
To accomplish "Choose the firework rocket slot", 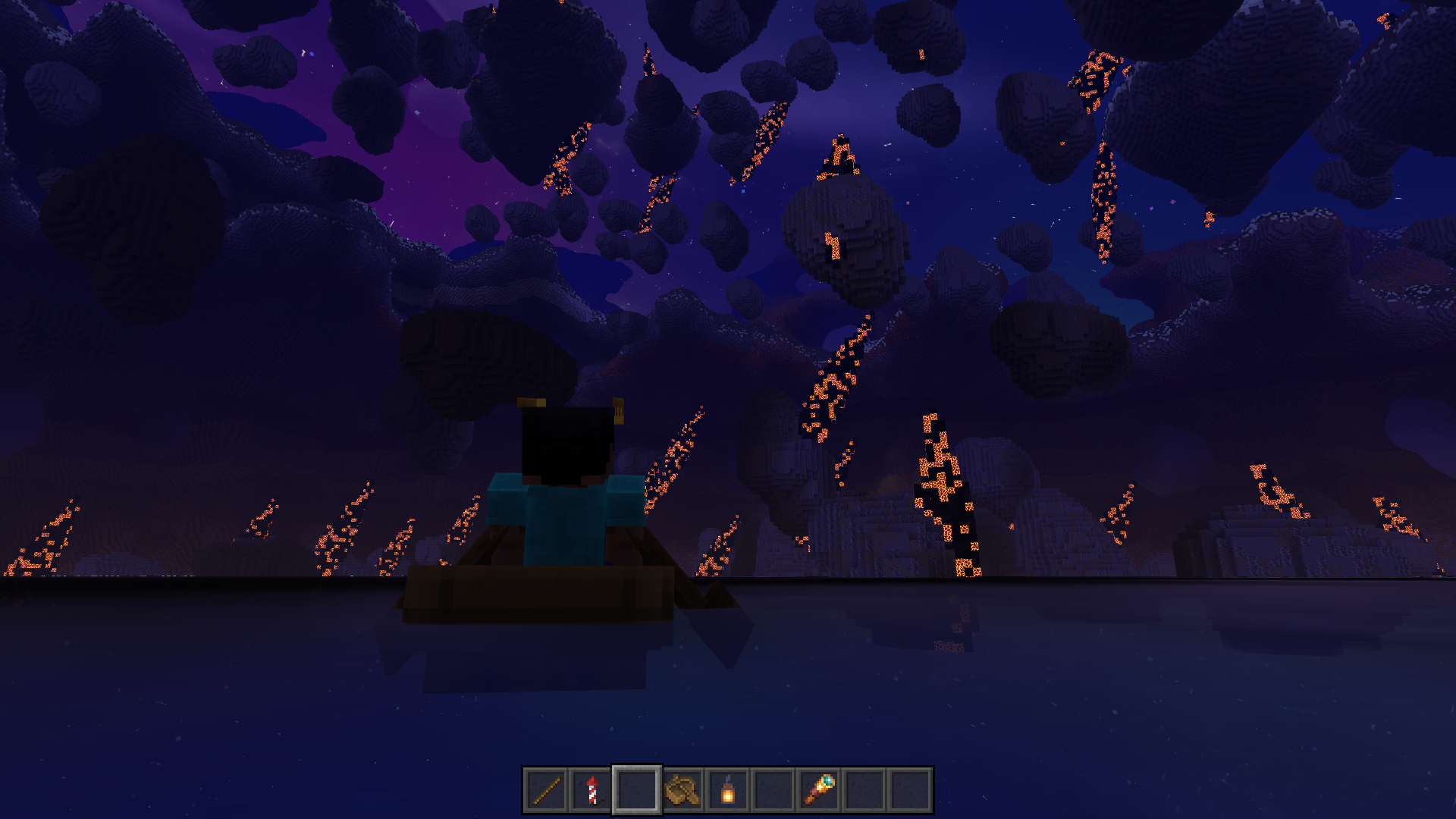I will (x=591, y=790).
